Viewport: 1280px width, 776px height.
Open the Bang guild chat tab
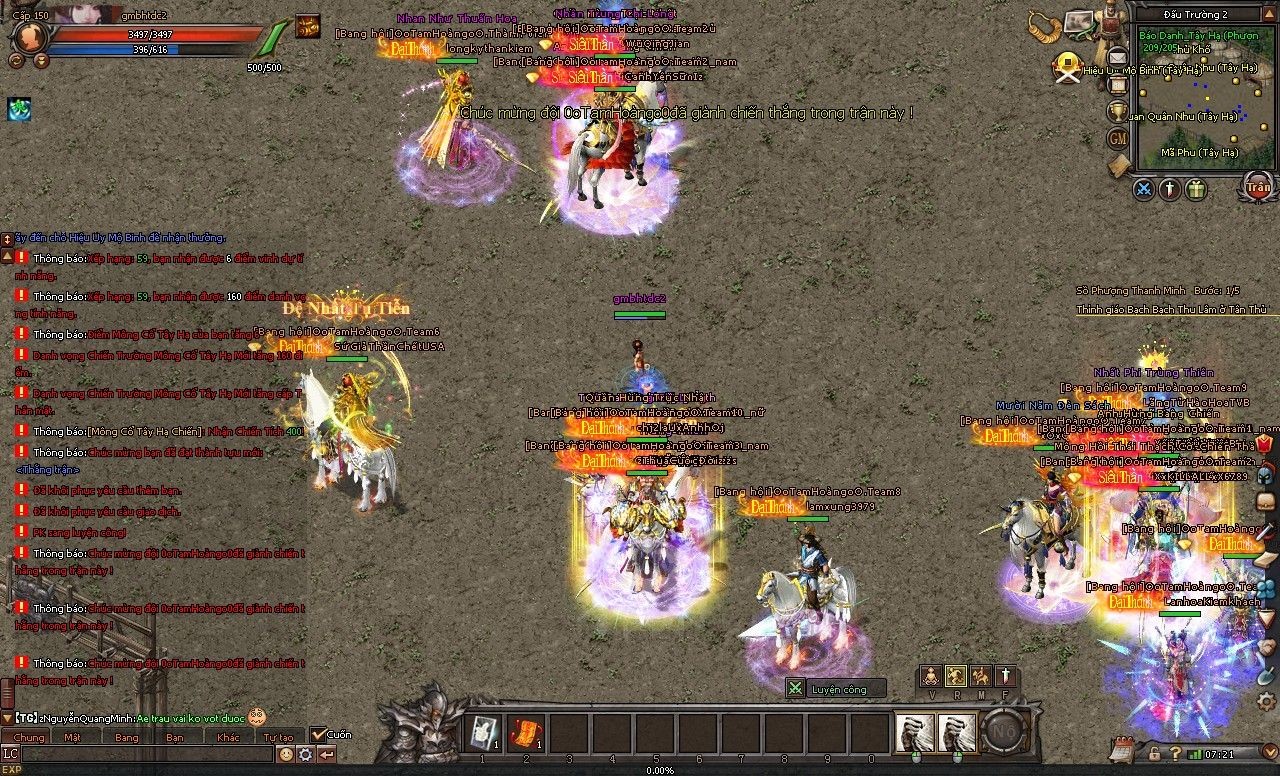coord(127,737)
